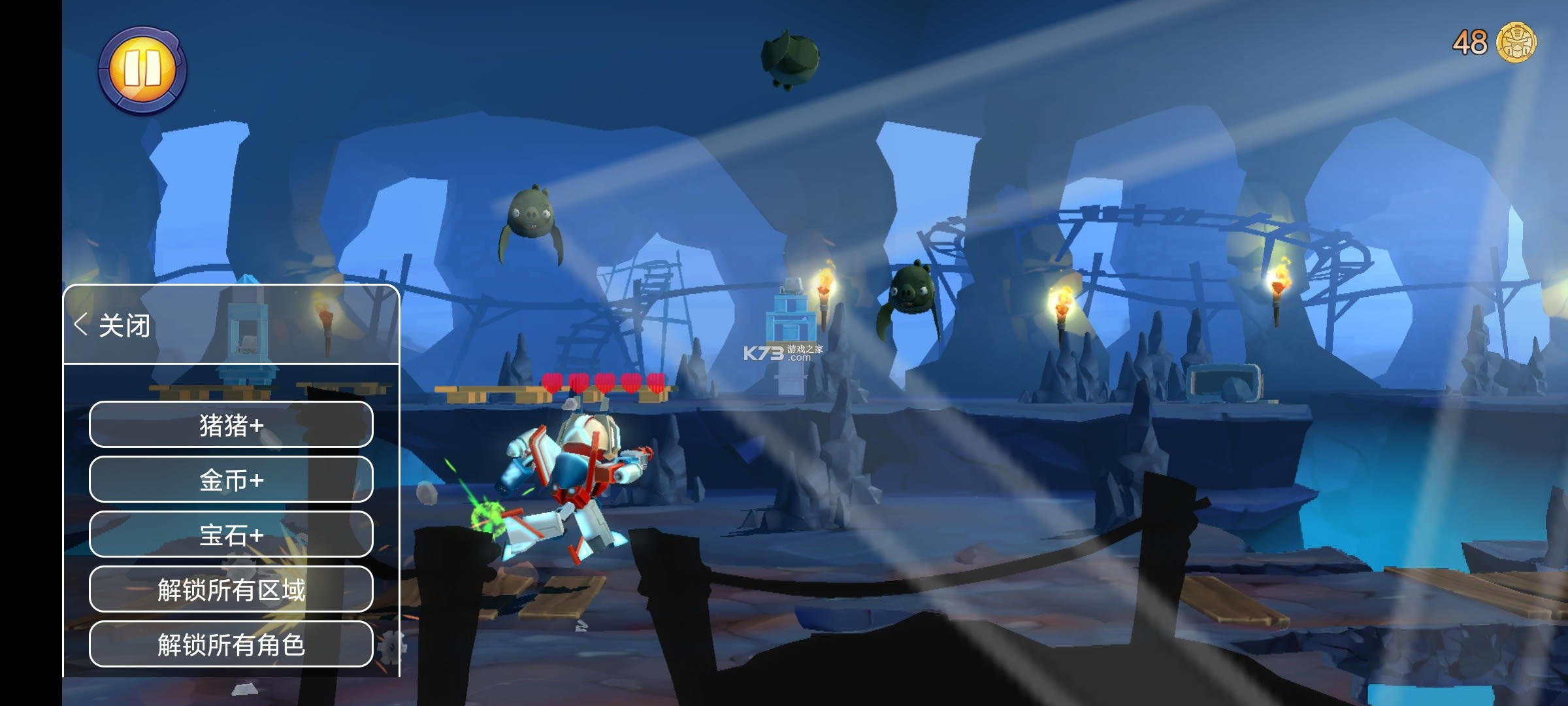Add gems with the 宝石+ button
The image size is (1568, 706).
point(231,535)
